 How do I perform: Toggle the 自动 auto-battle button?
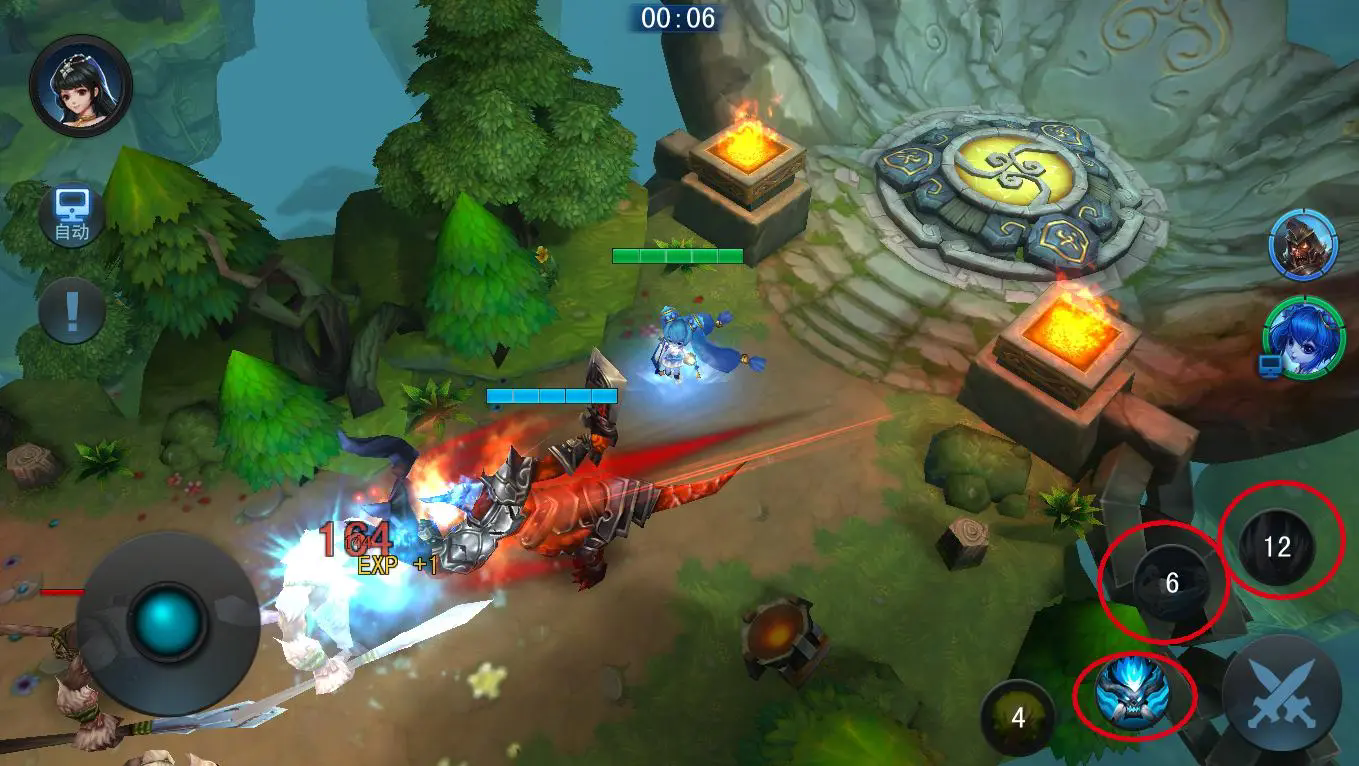pos(72,217)
